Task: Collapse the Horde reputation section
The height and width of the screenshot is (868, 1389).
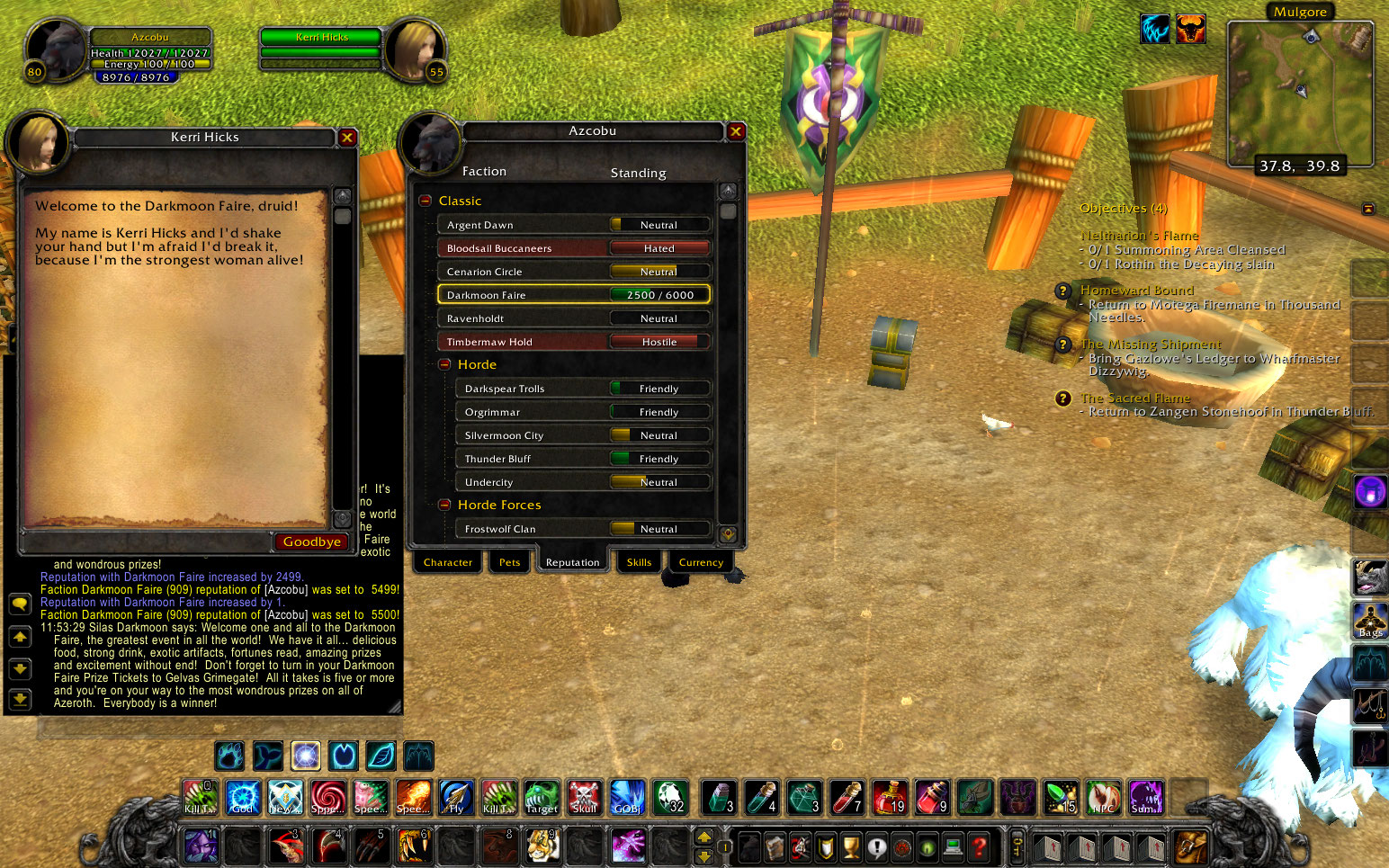Action: point(444,364)
